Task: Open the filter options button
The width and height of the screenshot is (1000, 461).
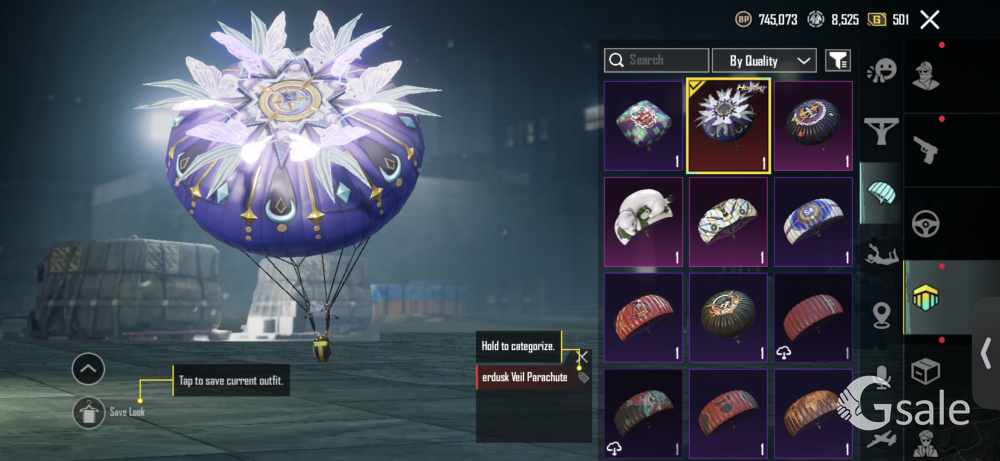Action: (x=837, y=61)
